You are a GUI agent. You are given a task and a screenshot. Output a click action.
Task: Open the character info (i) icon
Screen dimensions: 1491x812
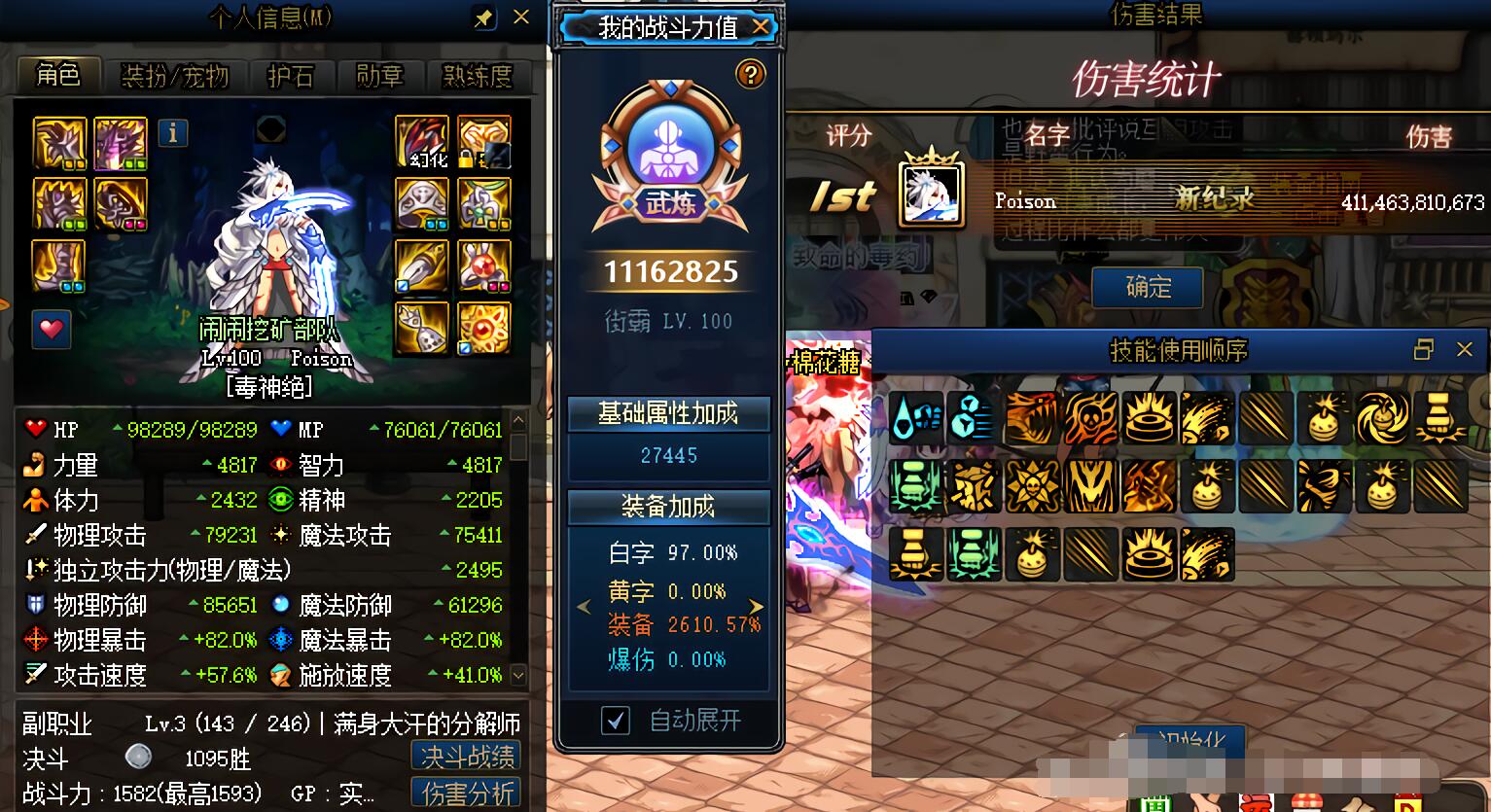coord(173,134)
